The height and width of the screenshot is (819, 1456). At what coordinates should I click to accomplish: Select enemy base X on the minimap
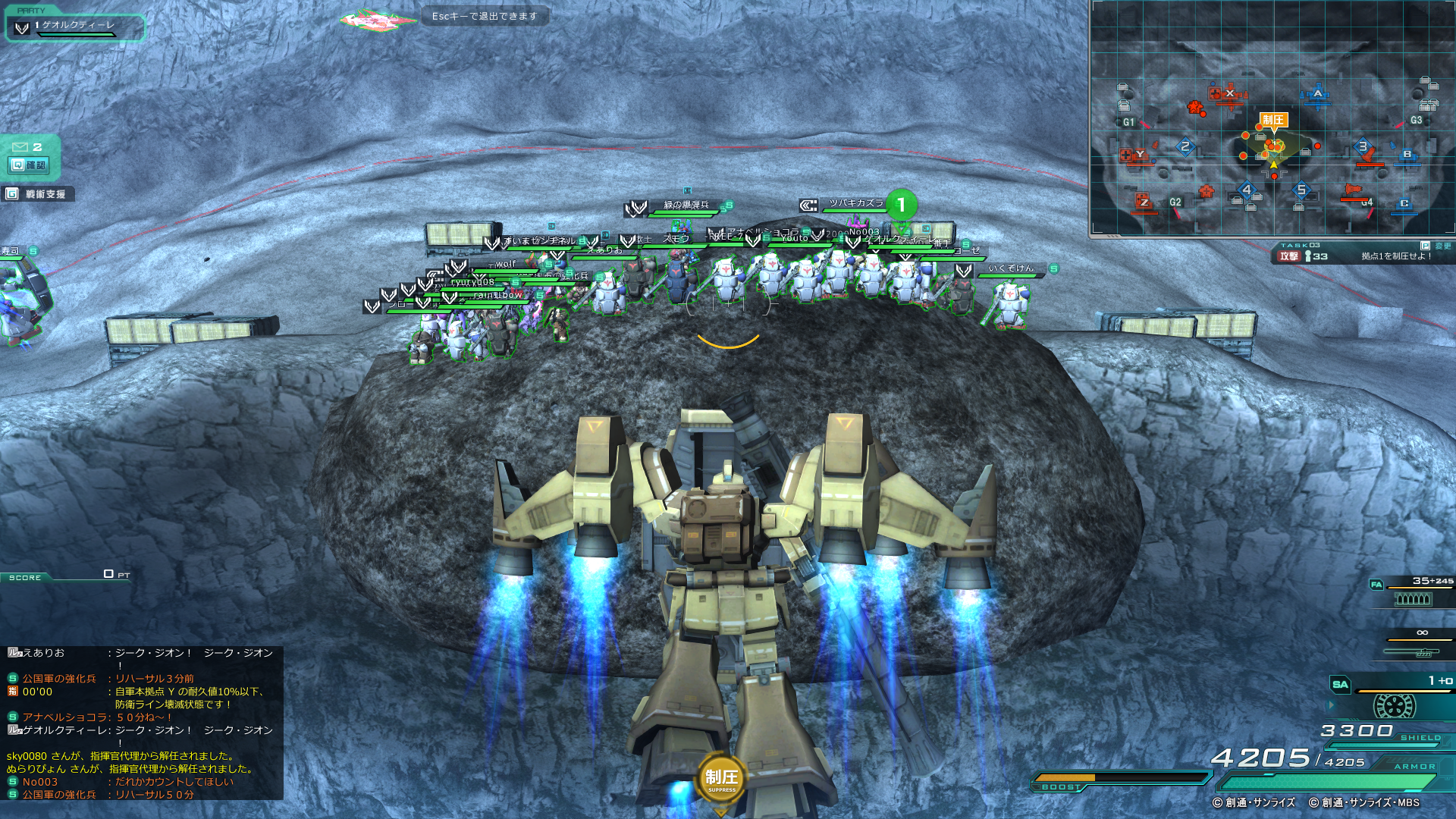1229,94
